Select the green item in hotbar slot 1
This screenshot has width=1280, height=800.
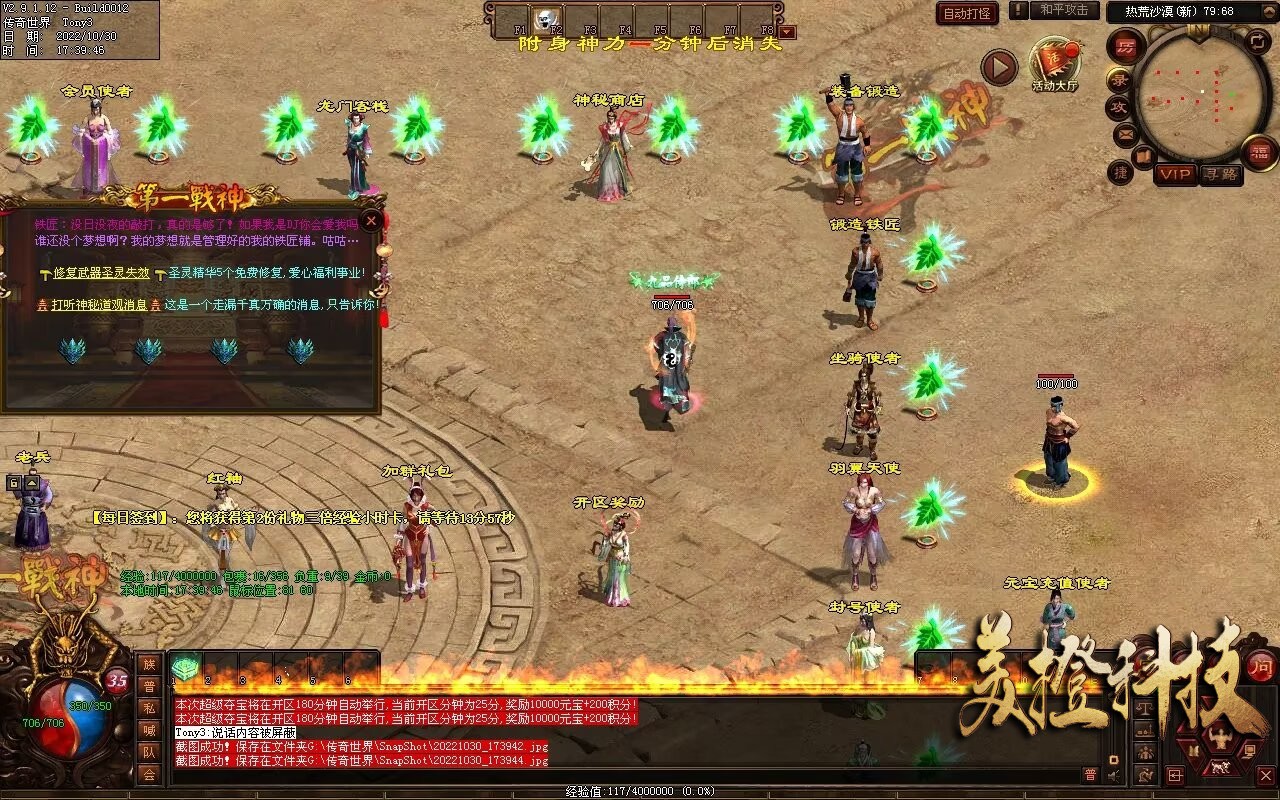click(185, 668)
